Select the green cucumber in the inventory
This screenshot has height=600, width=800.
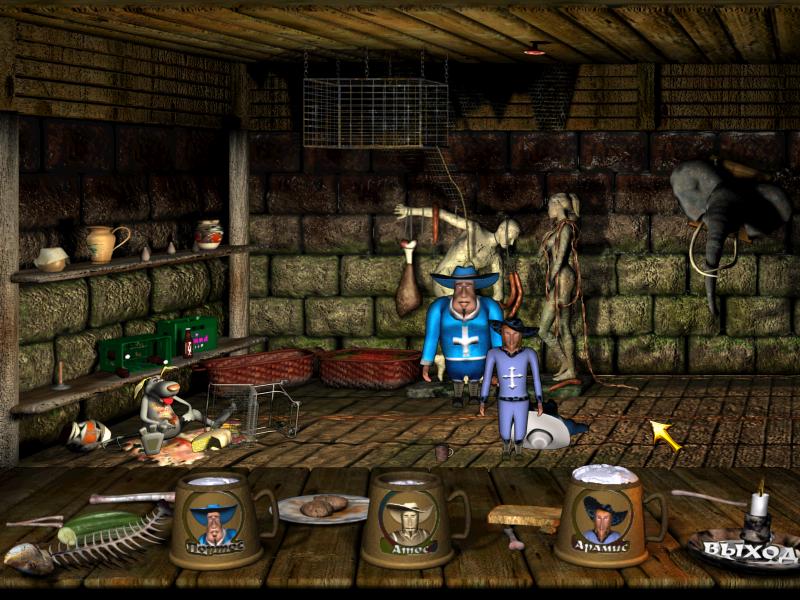coord(100,523)
